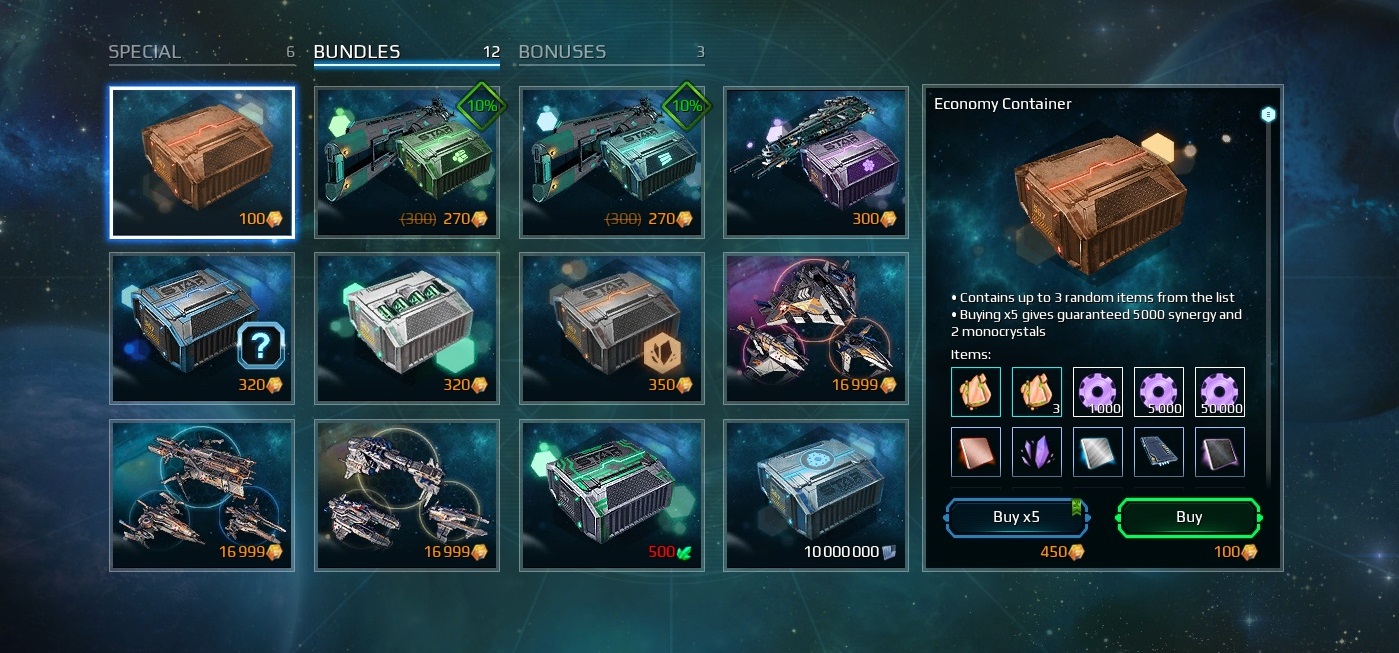Screen dimensions: 1399x653
Task: Open the Bundles tab
Action: (357, 52)
